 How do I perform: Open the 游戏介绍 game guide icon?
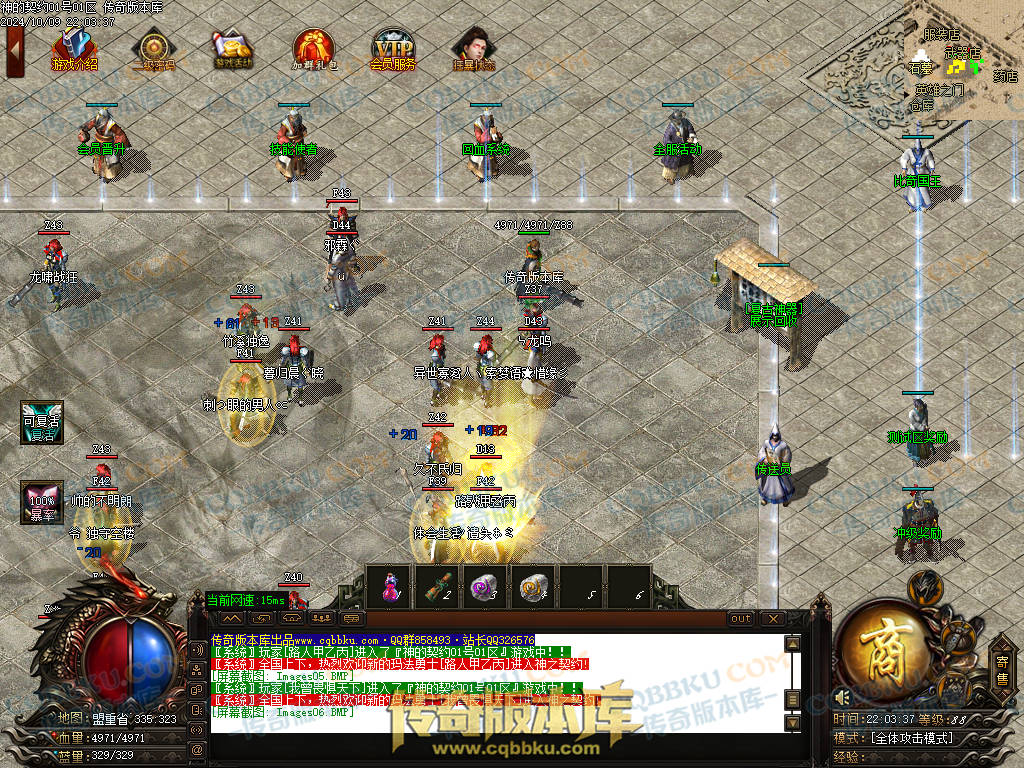click(74, 48)
